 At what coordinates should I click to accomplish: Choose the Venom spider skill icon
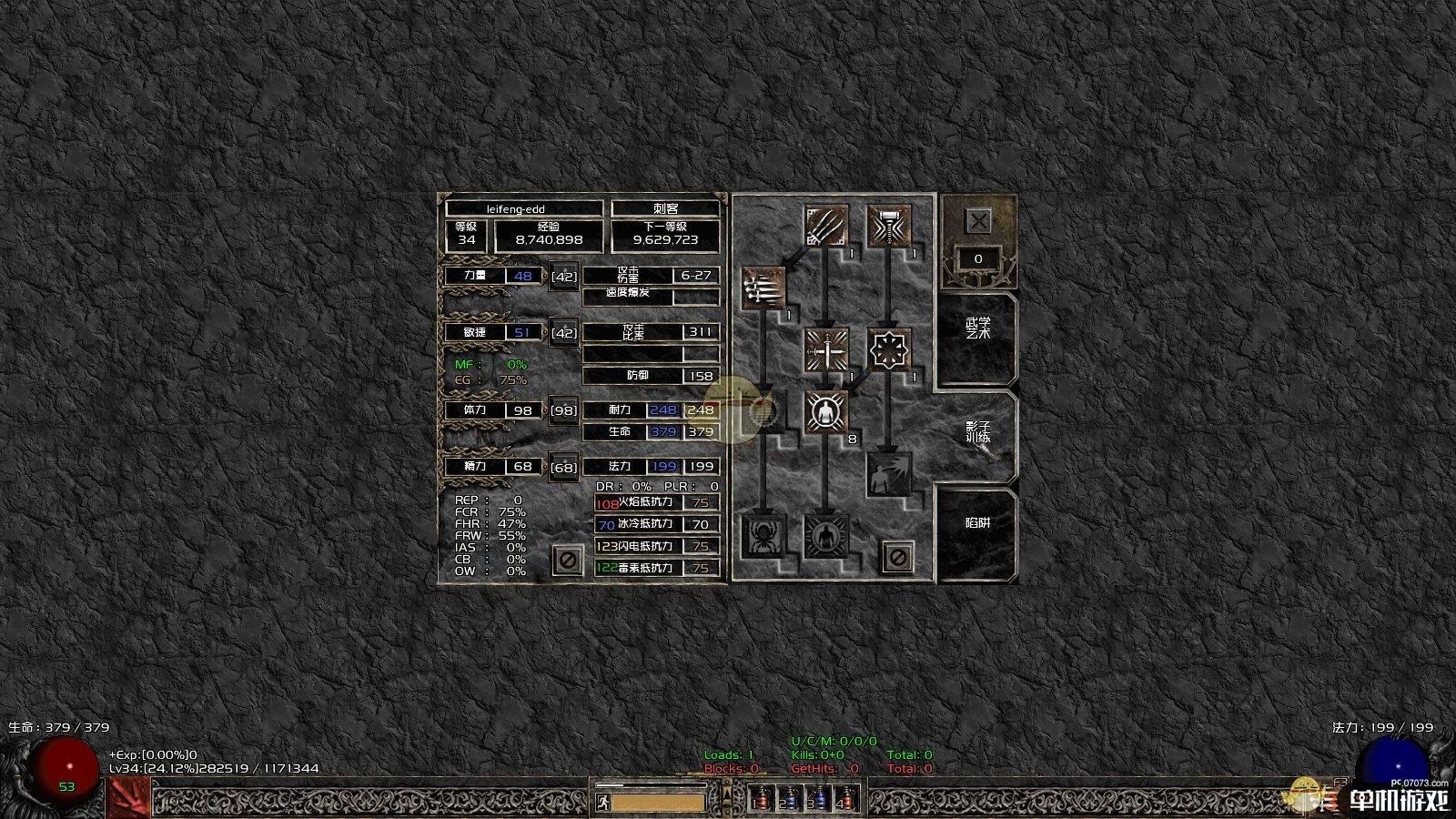(763, 536)
